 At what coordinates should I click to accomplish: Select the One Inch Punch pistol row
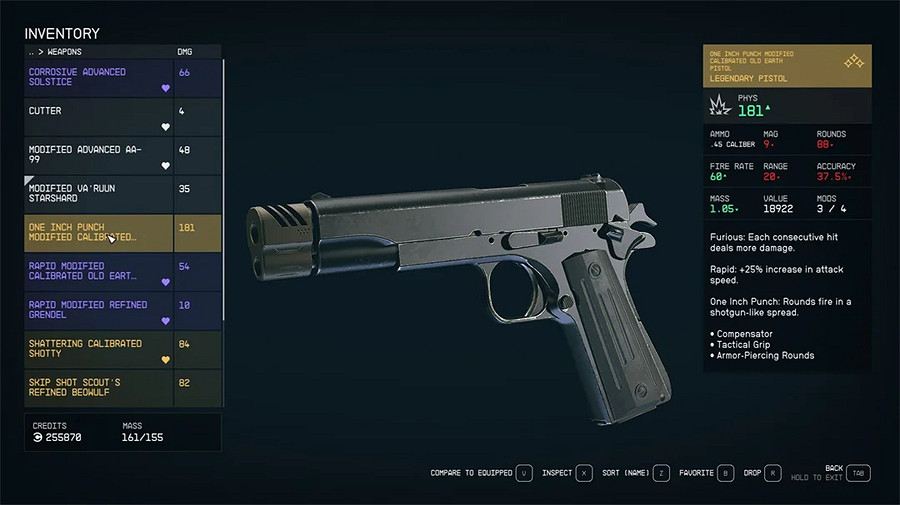point(98,232)
